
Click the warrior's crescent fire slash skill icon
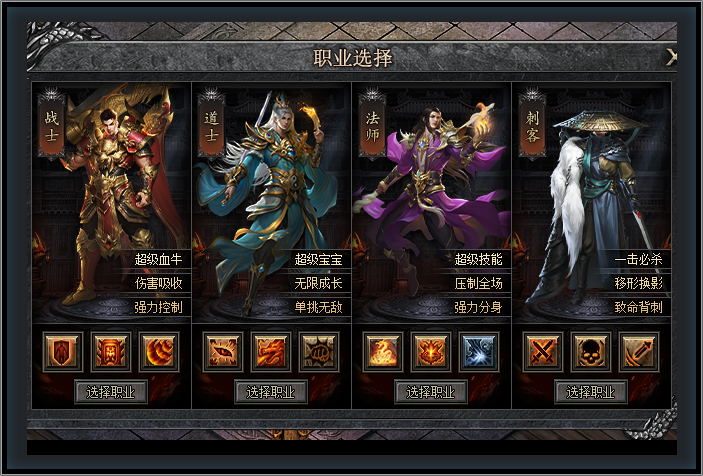[x=159, y=352]
